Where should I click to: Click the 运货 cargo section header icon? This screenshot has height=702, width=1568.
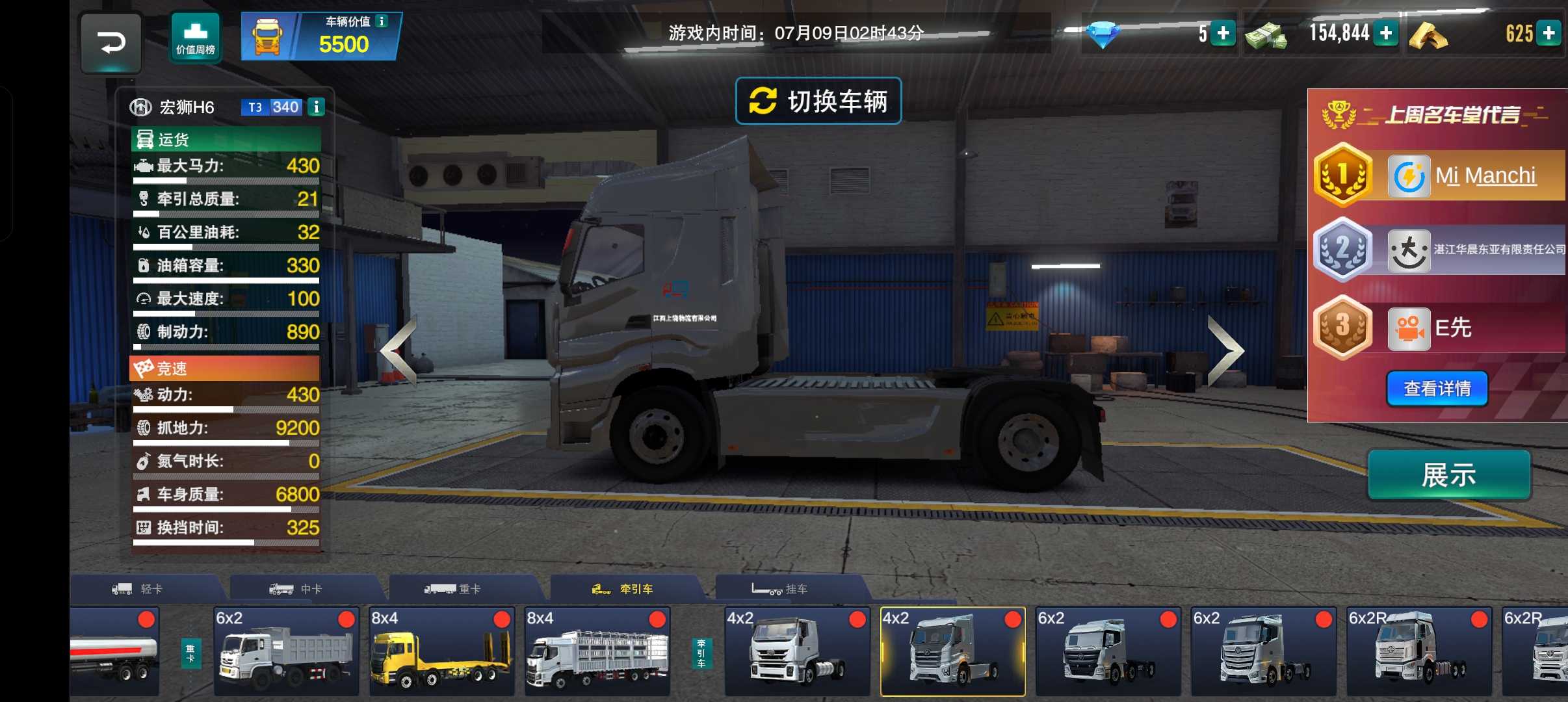tap(144, 139)
